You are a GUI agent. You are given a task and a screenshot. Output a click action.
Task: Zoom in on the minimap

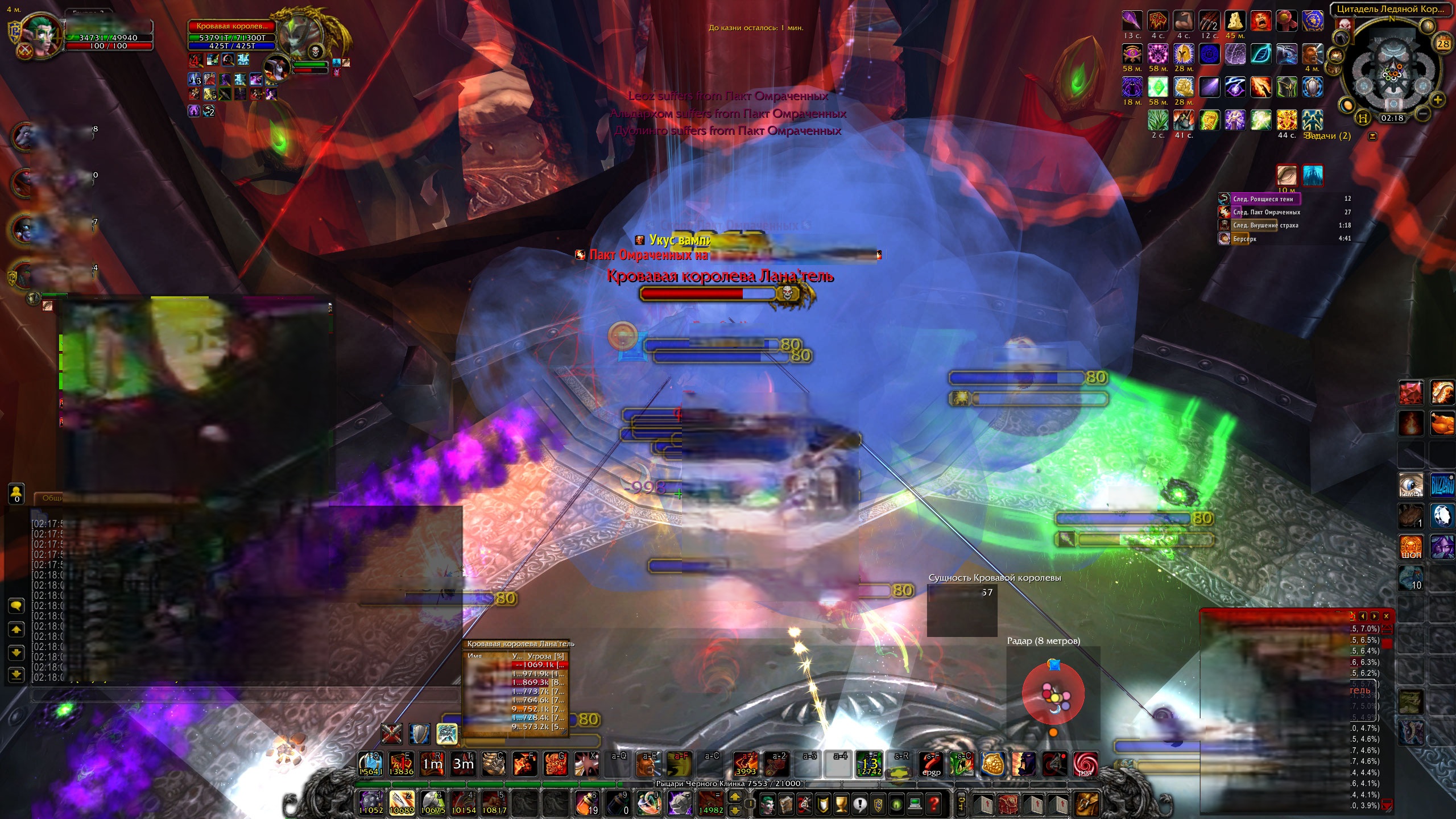[1437, 101]
